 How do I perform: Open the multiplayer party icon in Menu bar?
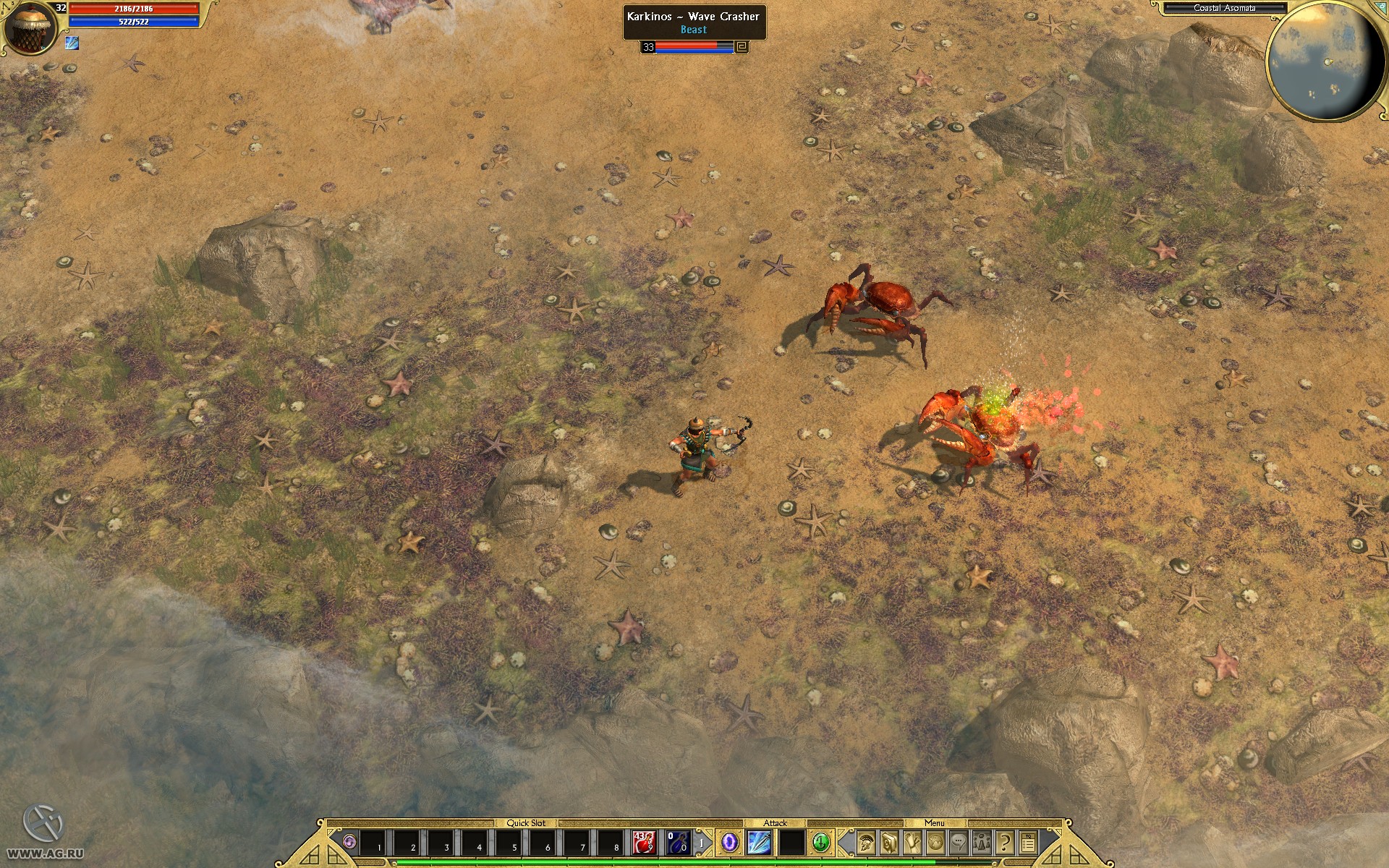point(982,843)
